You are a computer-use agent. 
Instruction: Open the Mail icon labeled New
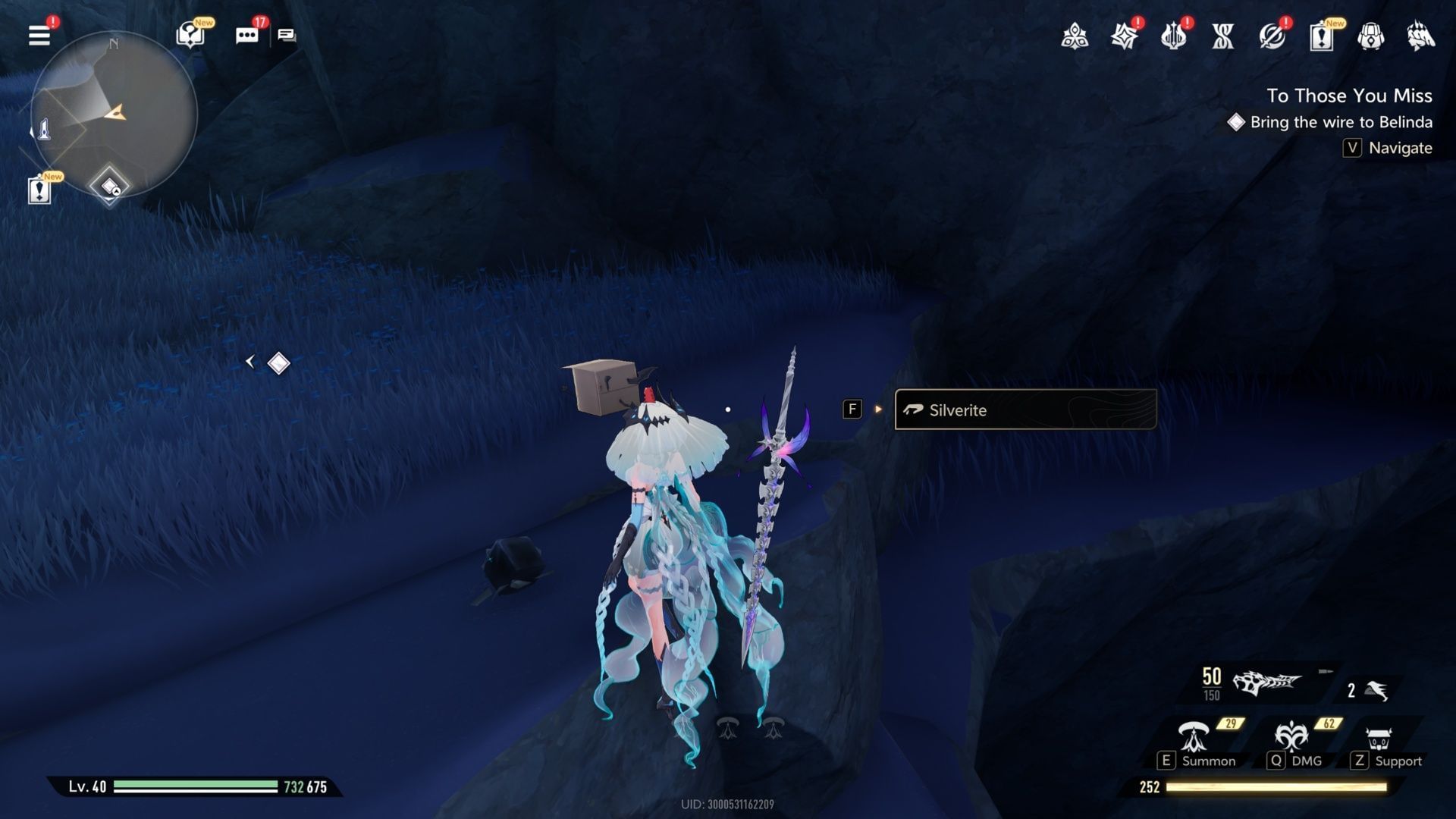(x=1323, y=36)
